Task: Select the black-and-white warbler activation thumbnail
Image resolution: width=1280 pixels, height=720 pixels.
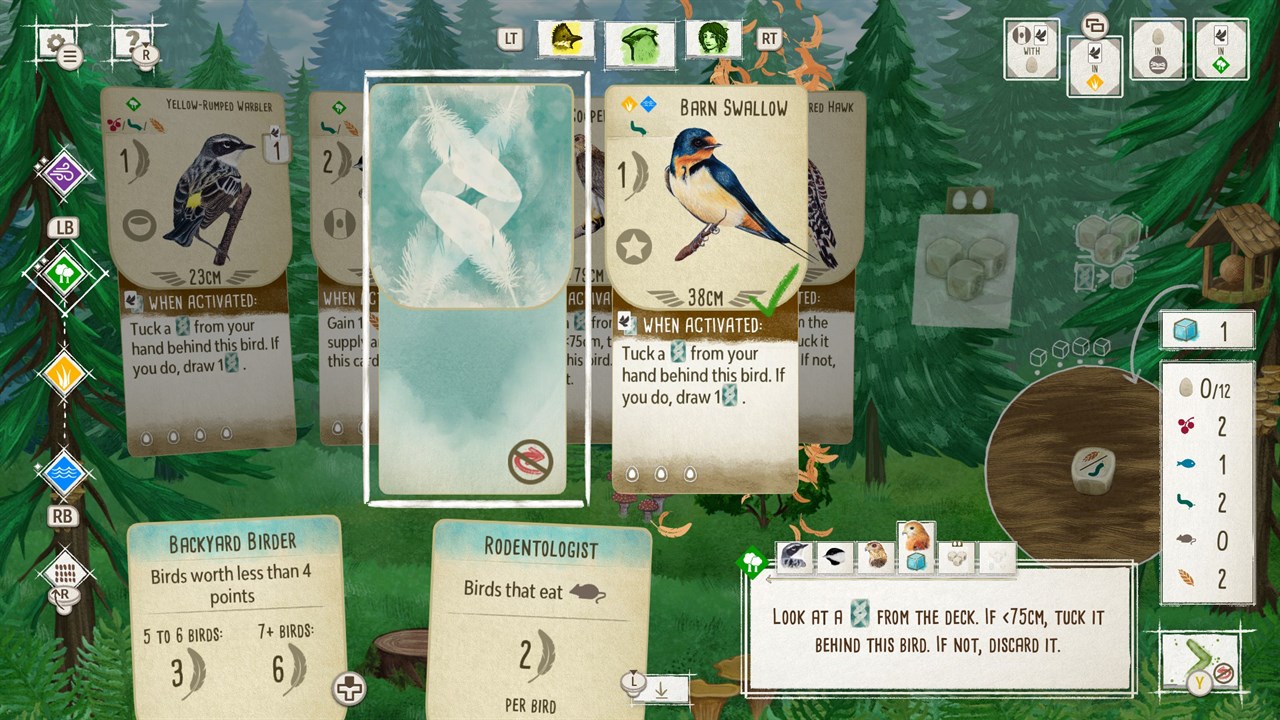Action: (796, 556)
